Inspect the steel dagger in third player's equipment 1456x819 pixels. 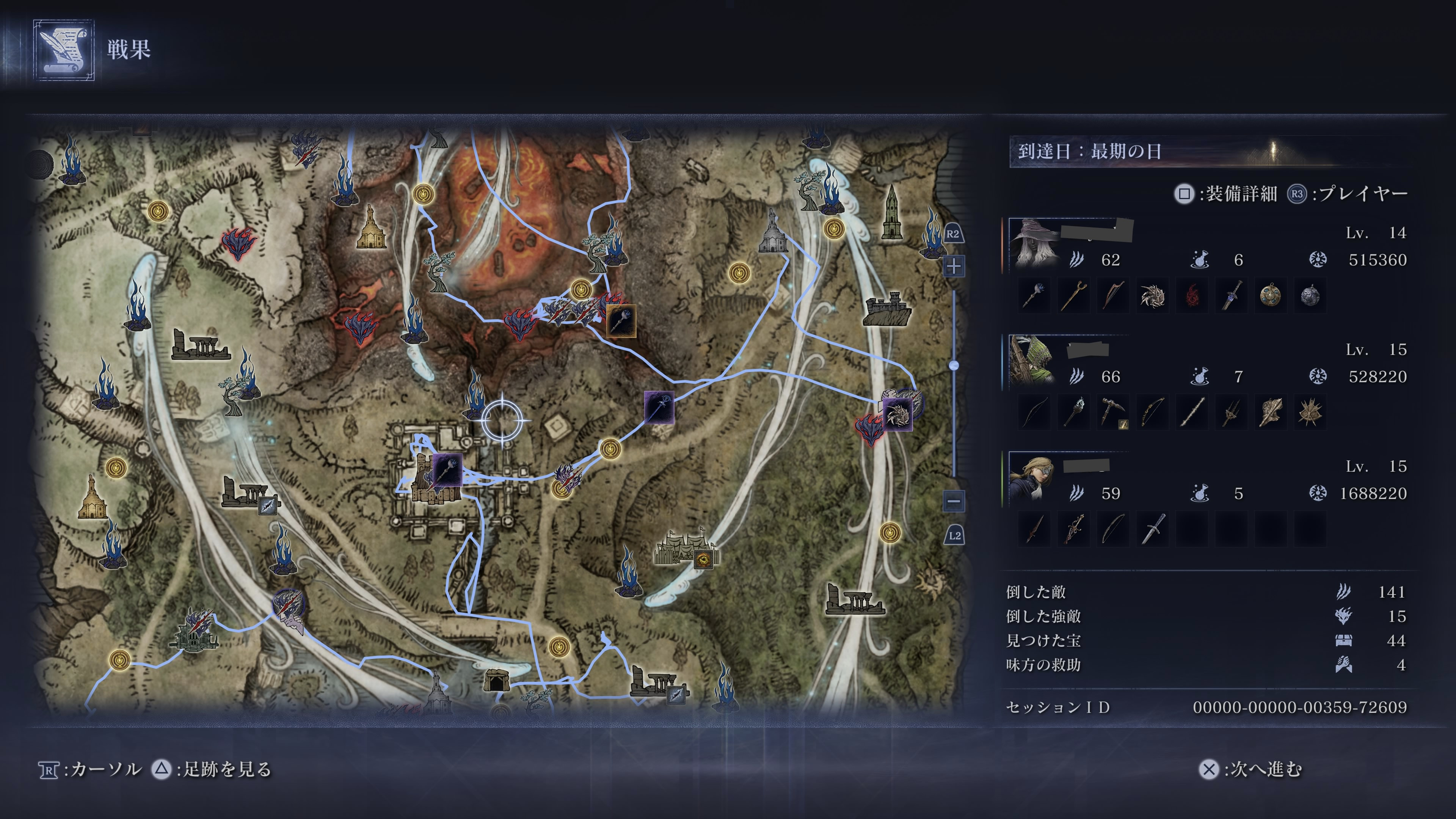tap(1152, 530)
